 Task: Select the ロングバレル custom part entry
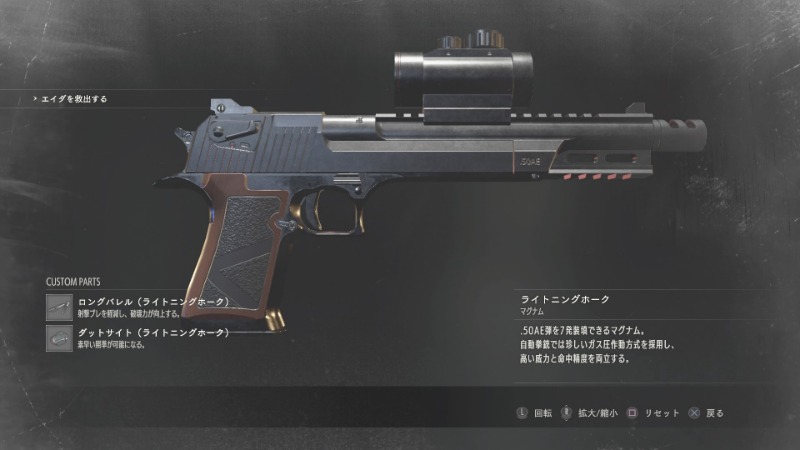[x=150, y=306]
